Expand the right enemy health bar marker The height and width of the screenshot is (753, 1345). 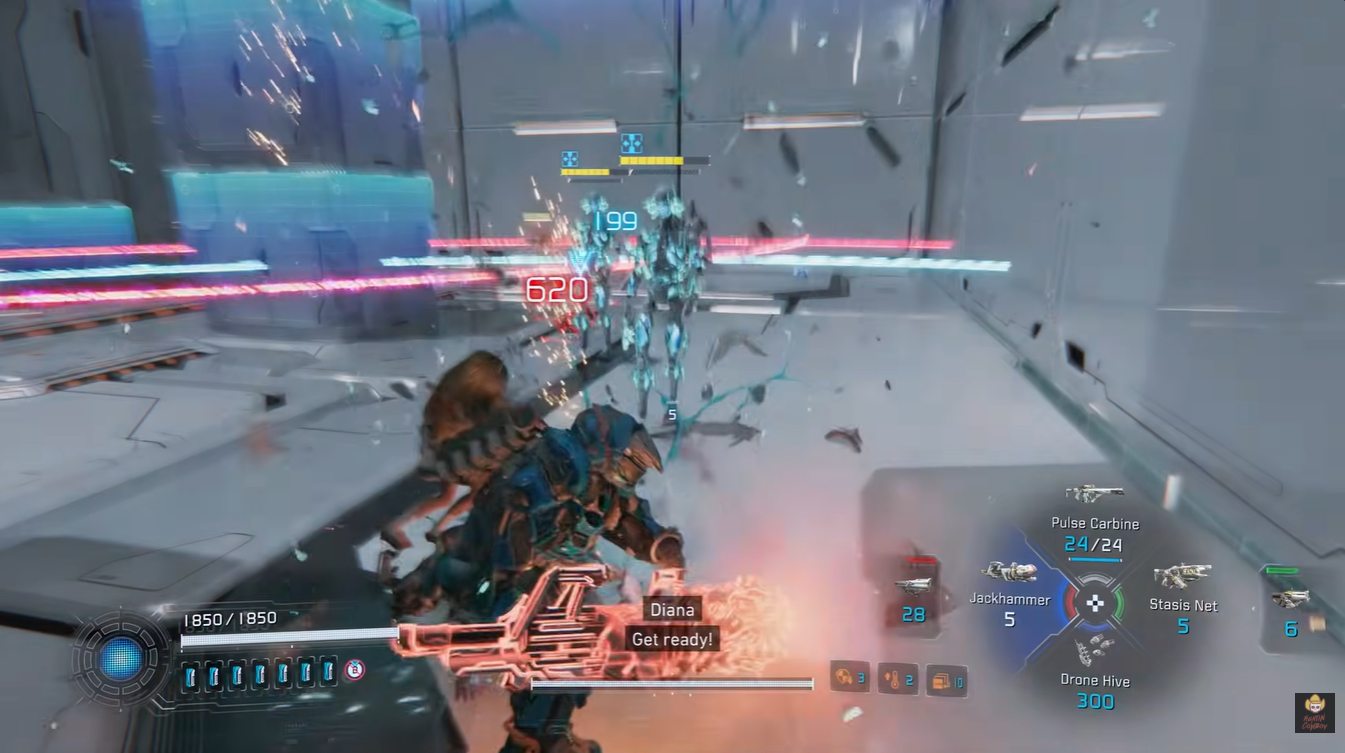(x=631, y=143)
